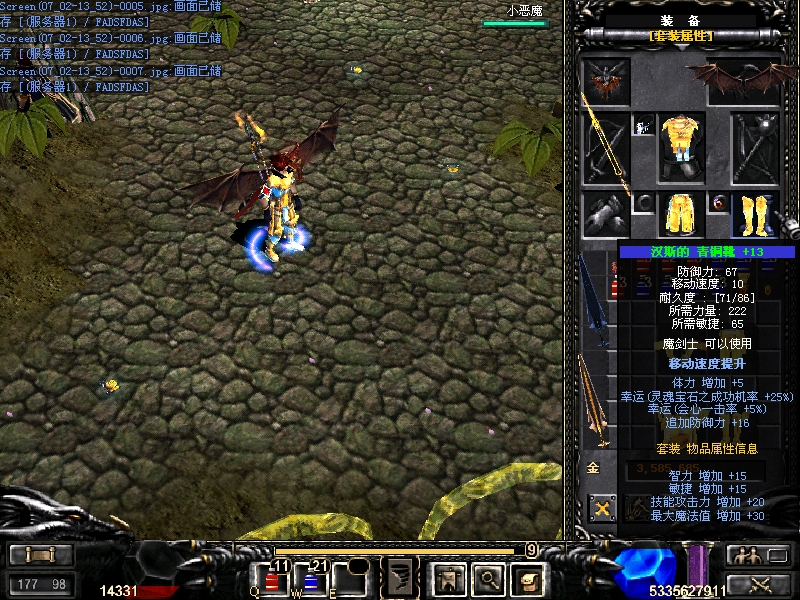Viewport: 800px width, 600px height.
Task: Select the bat pet slot
Action: (x=607, y=80)
